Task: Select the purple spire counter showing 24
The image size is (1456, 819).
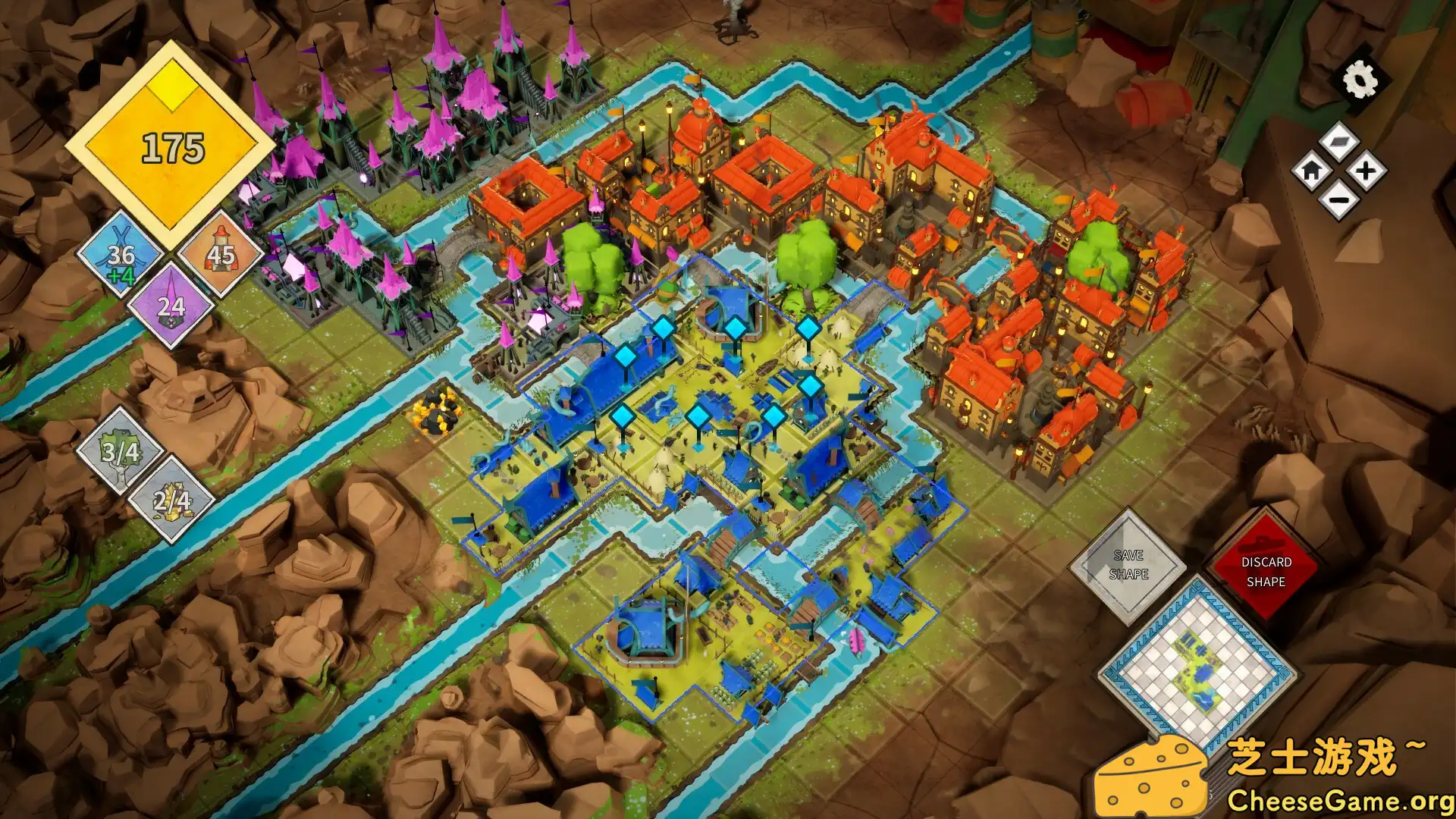Action: (x=173, y=306)
